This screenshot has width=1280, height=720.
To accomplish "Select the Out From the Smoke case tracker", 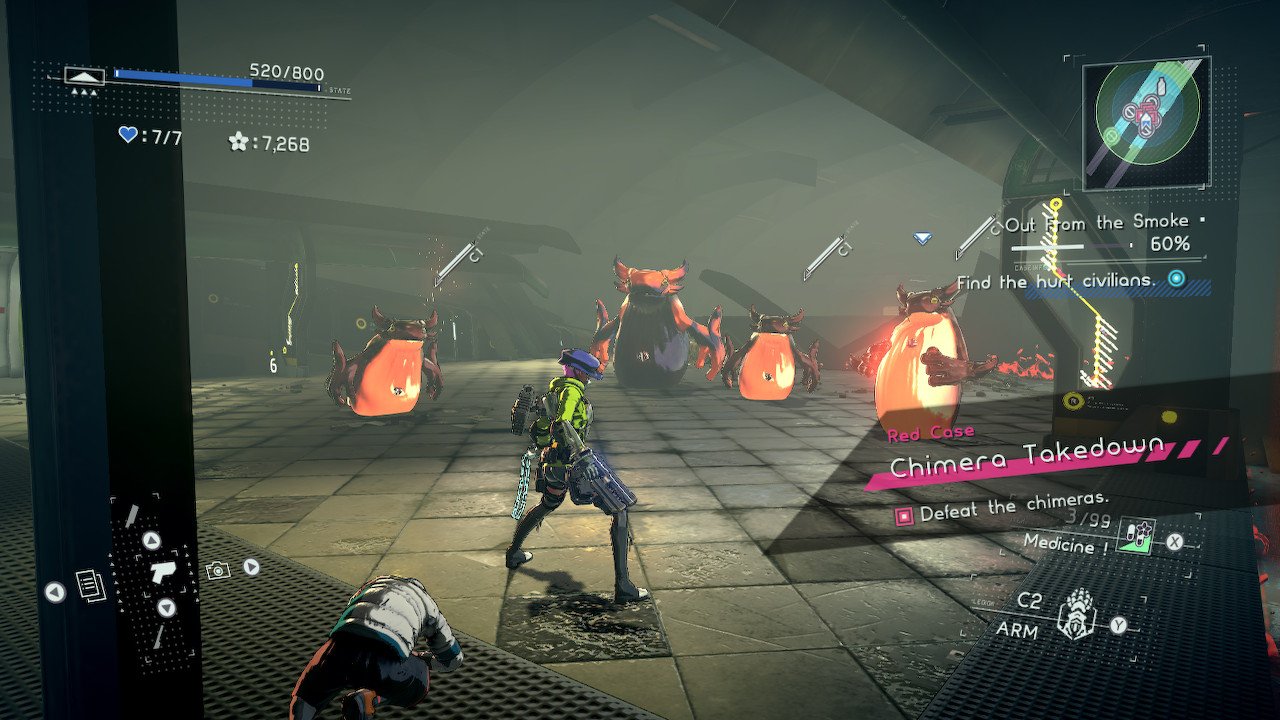I will point(1098,223).
